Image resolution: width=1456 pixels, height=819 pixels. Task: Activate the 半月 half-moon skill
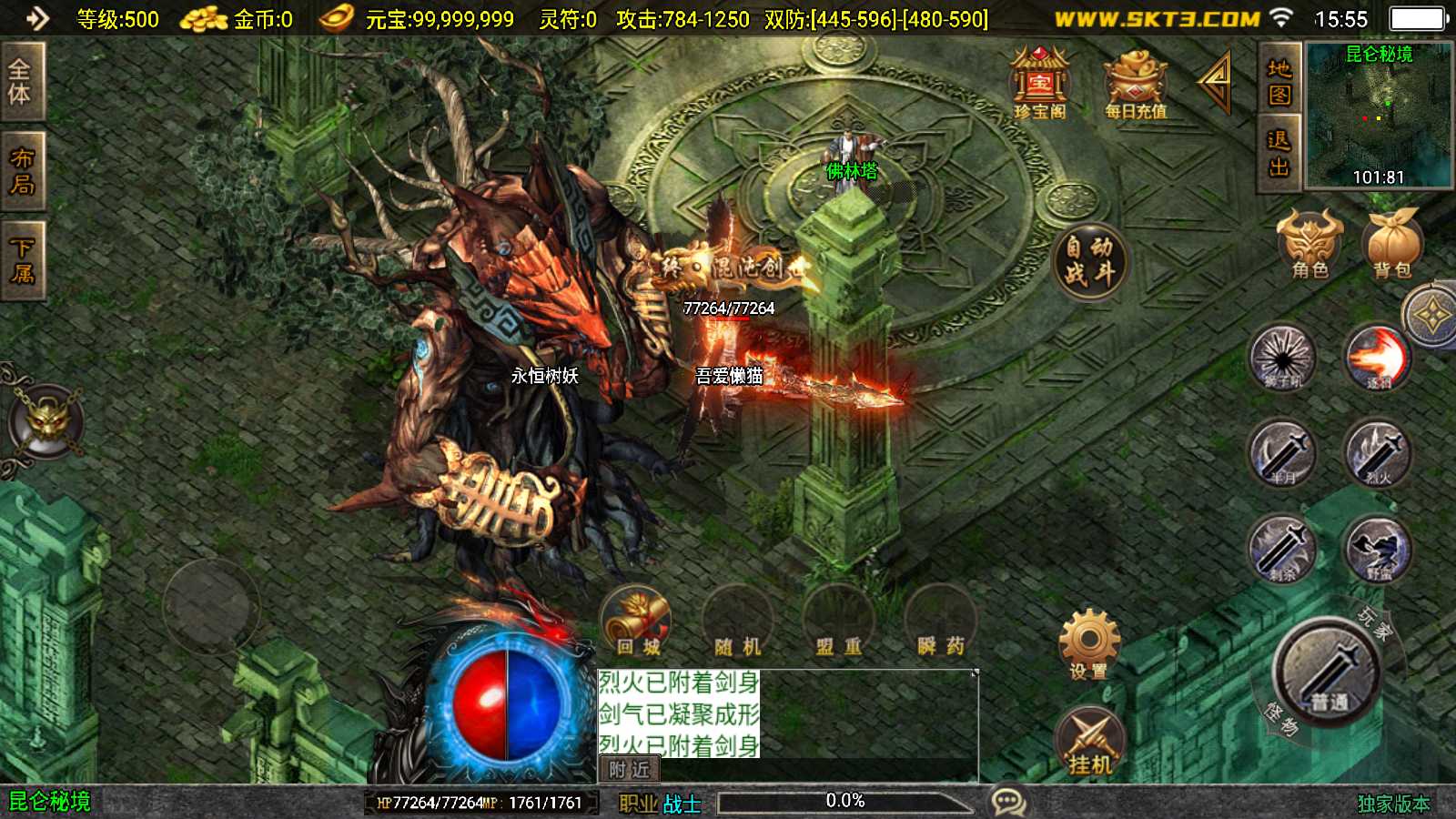[1282, 453]
